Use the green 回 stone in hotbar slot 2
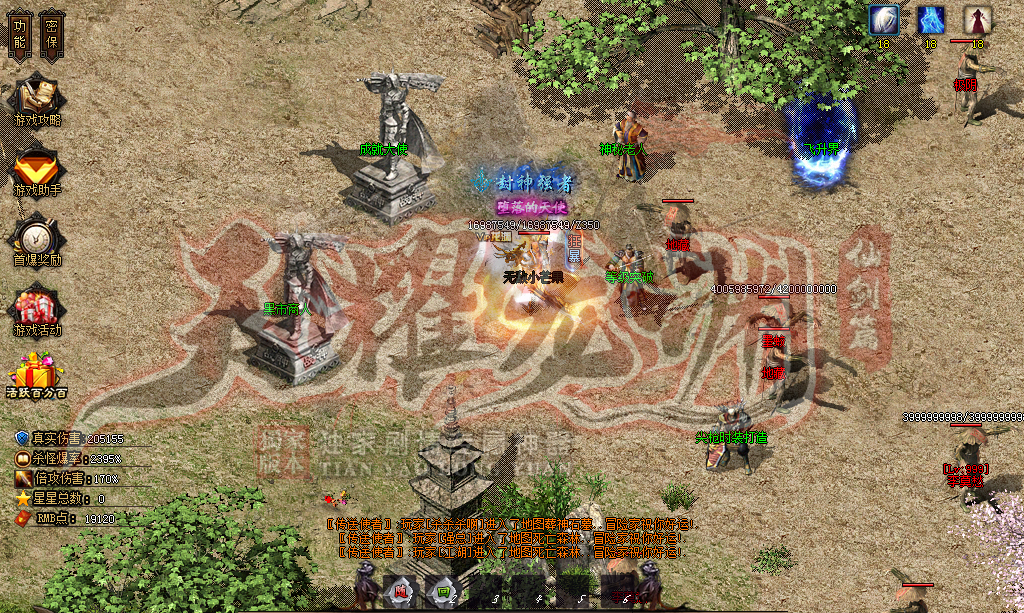This screenshot has height=613, width=1024. click(x=441, y=590)
